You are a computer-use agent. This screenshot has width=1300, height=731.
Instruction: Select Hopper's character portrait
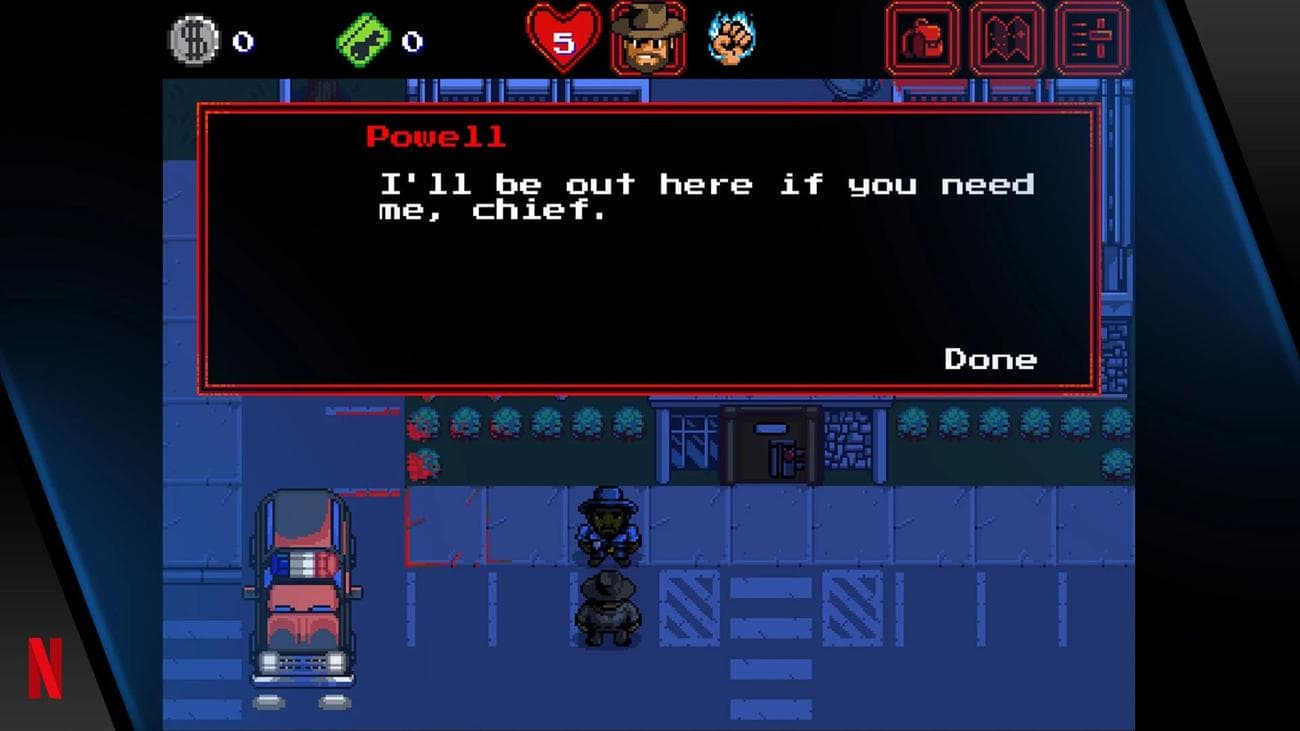pyautogui.click(x=648, y=38)
